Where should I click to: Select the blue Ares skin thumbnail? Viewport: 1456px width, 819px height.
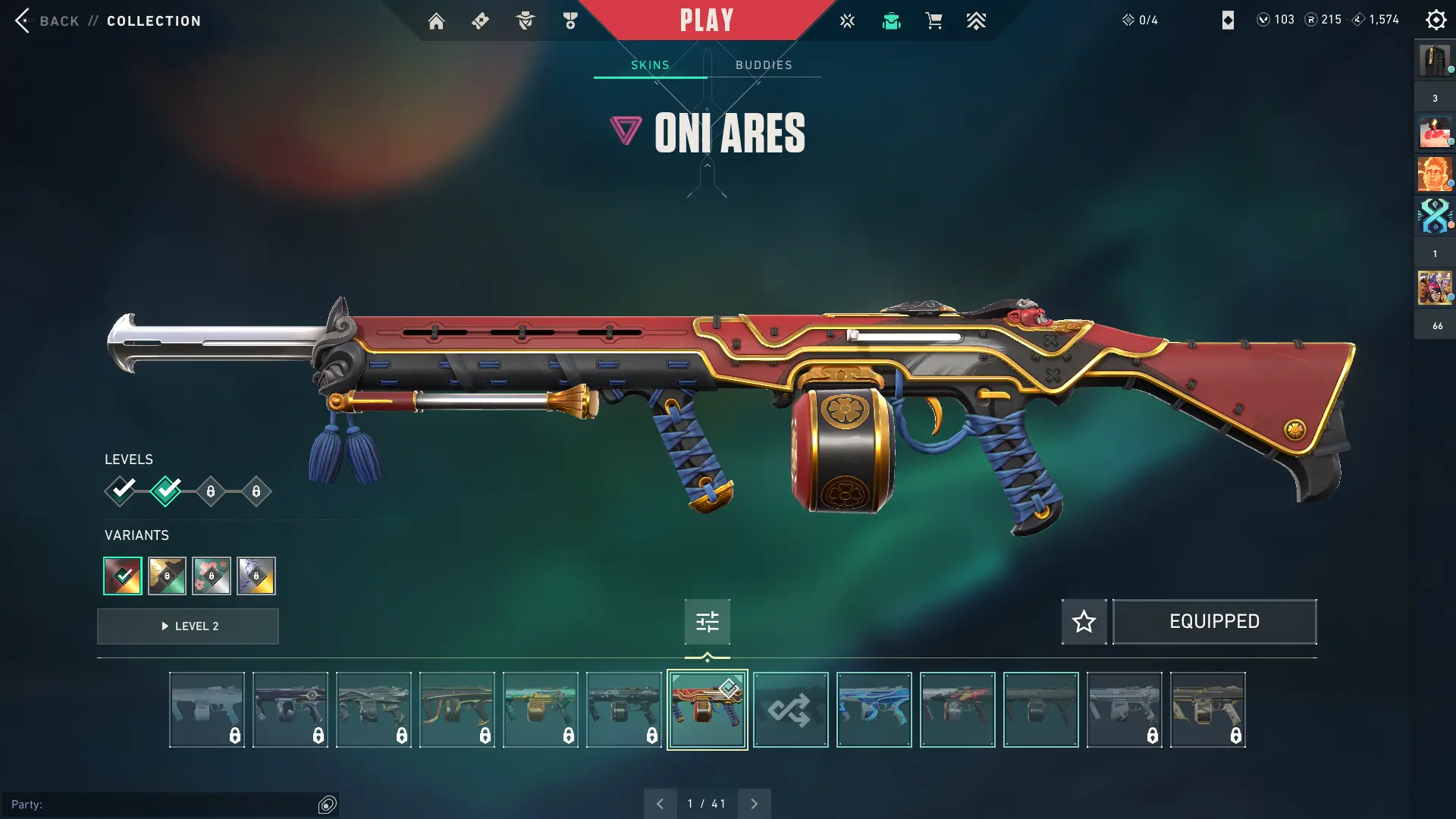coord(874,710)
